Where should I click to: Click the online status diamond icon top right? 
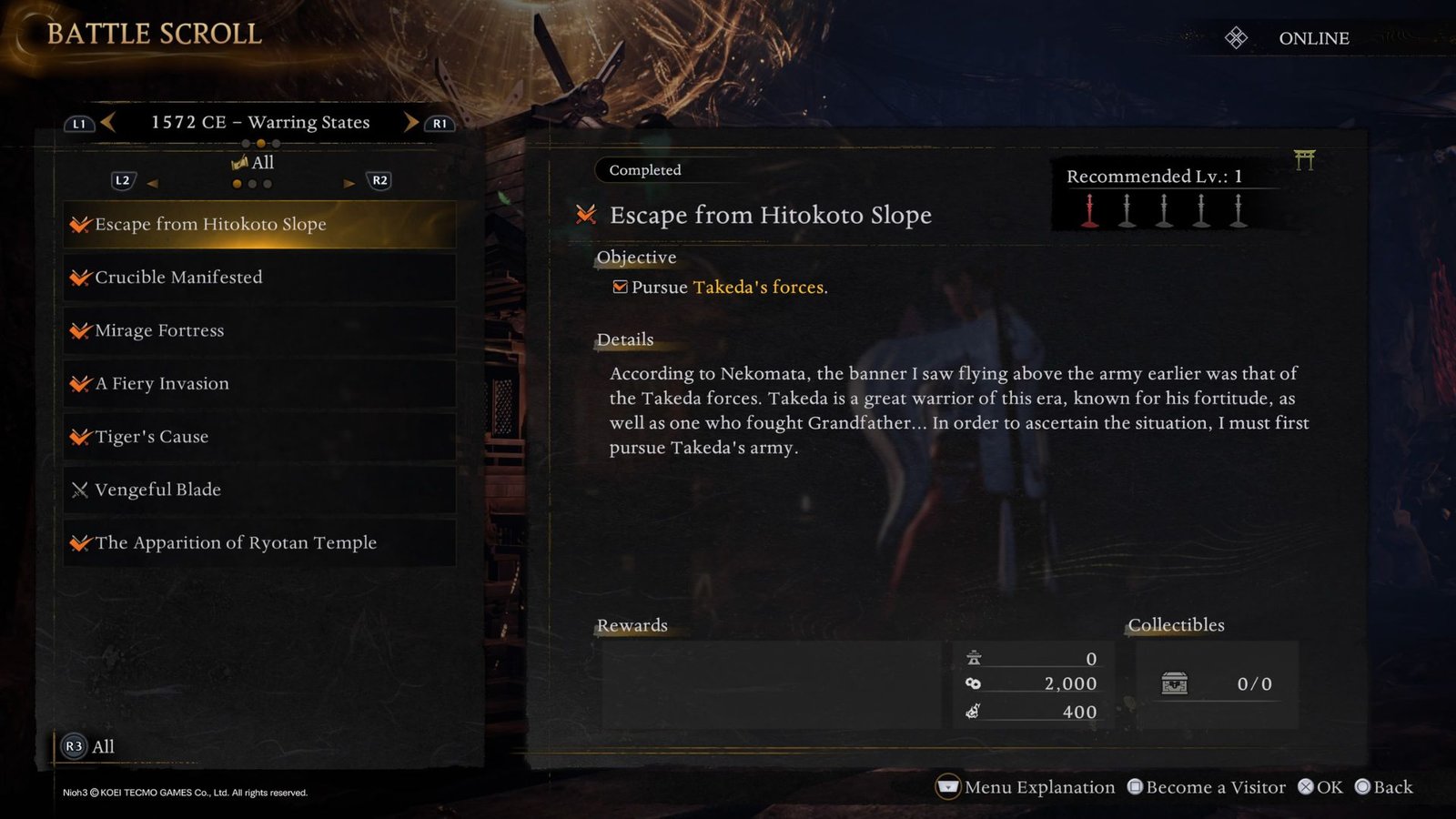coord(1235,37)
